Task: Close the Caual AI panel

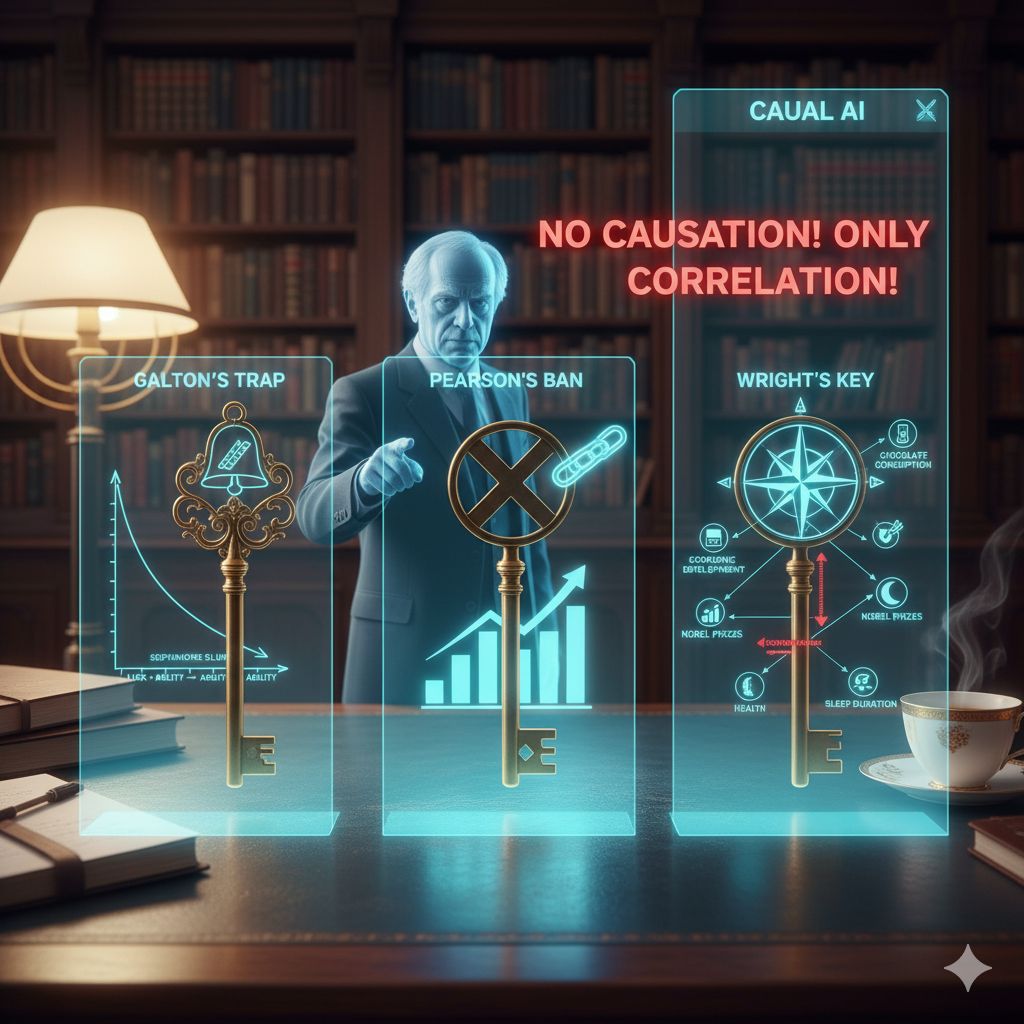Action: click(923, 111)
